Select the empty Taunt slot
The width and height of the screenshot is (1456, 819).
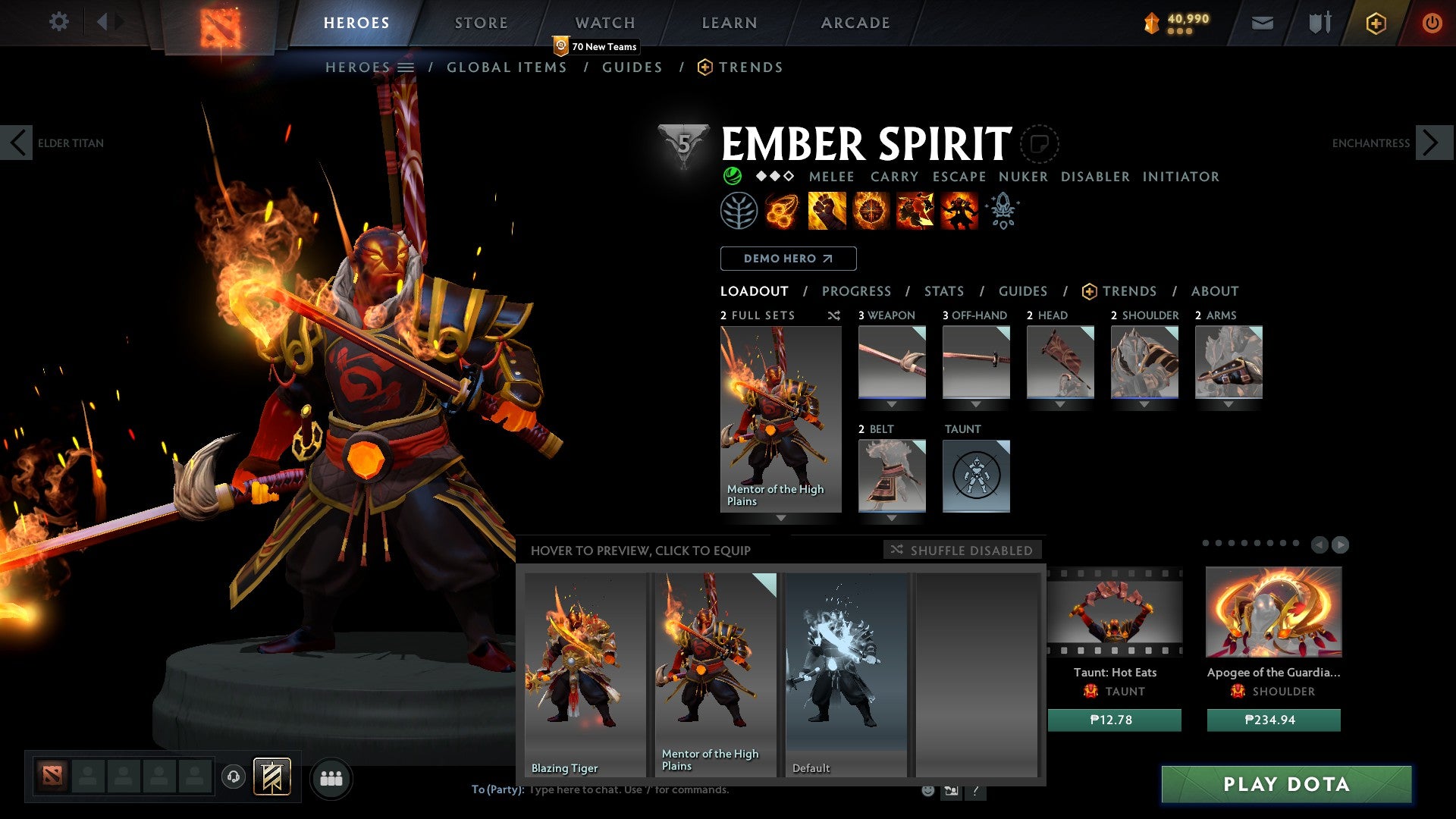point(977,476)
